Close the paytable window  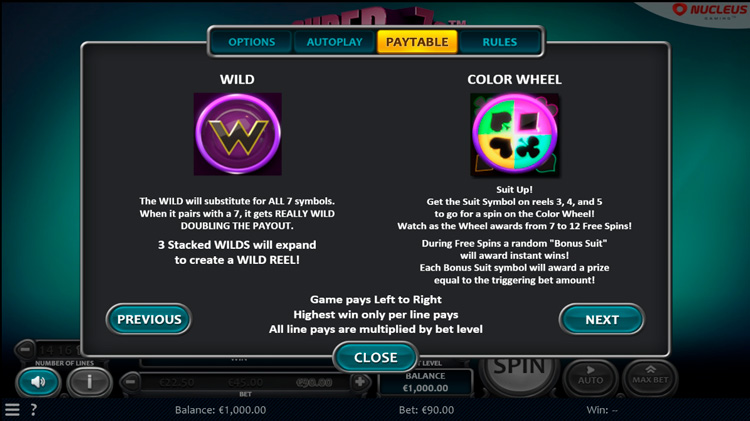(375, 357)
